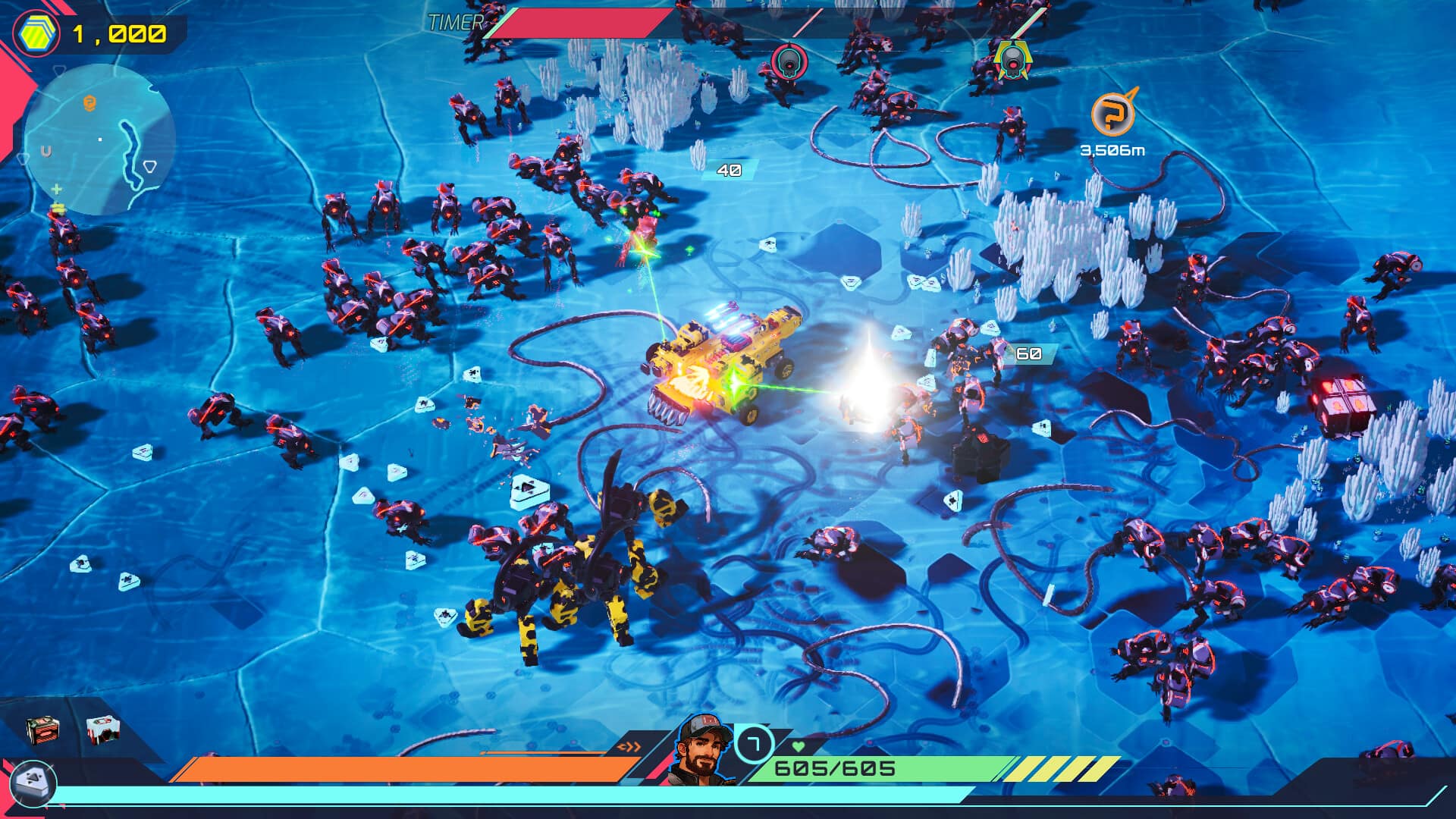Viewport: 1456px width, 819px height.
Task: Click the orange dash arrows icon
Action: pyautogui.click(x=629, y=747)
